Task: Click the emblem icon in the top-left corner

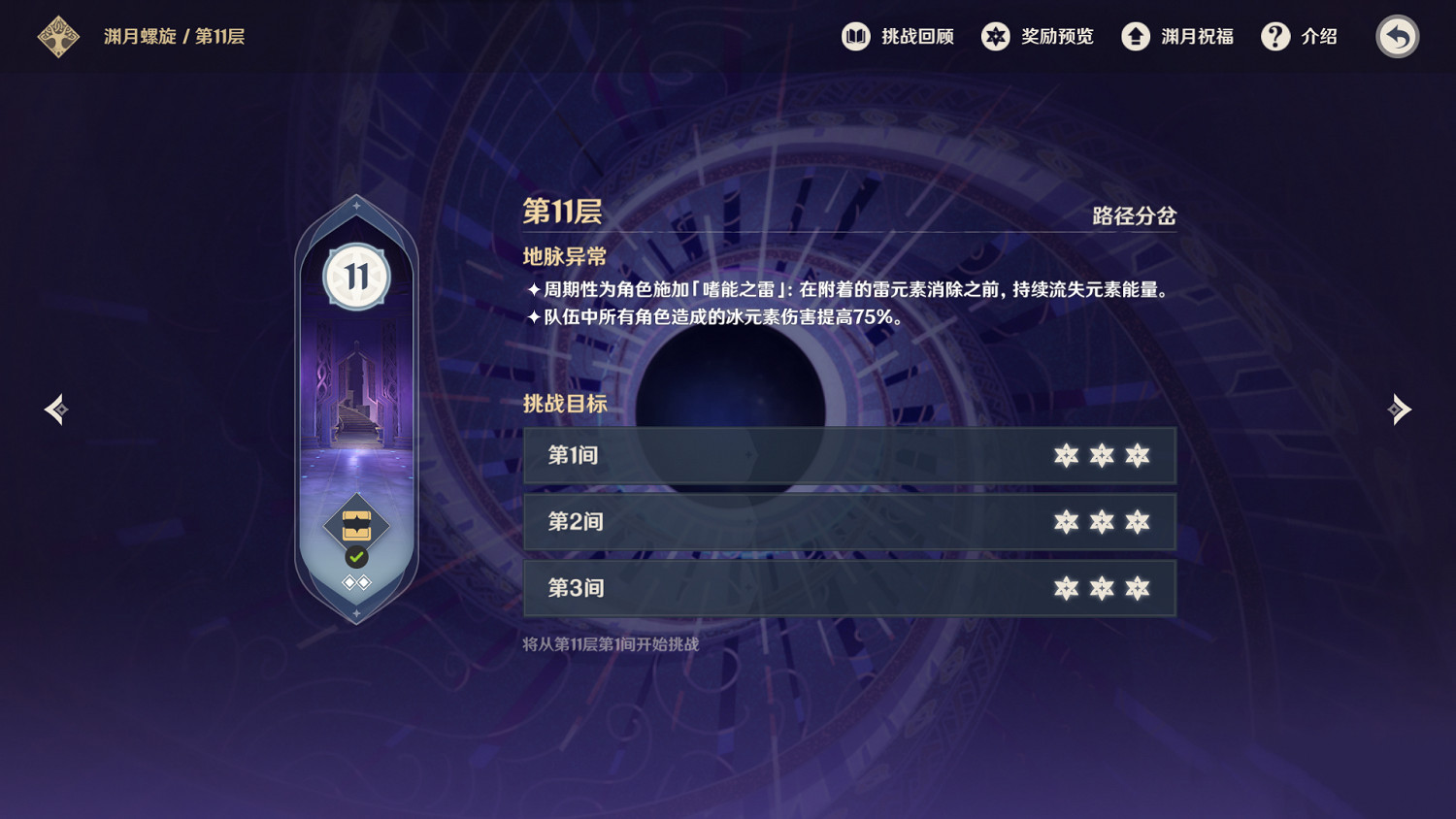Action: click(x=58, y=36)
